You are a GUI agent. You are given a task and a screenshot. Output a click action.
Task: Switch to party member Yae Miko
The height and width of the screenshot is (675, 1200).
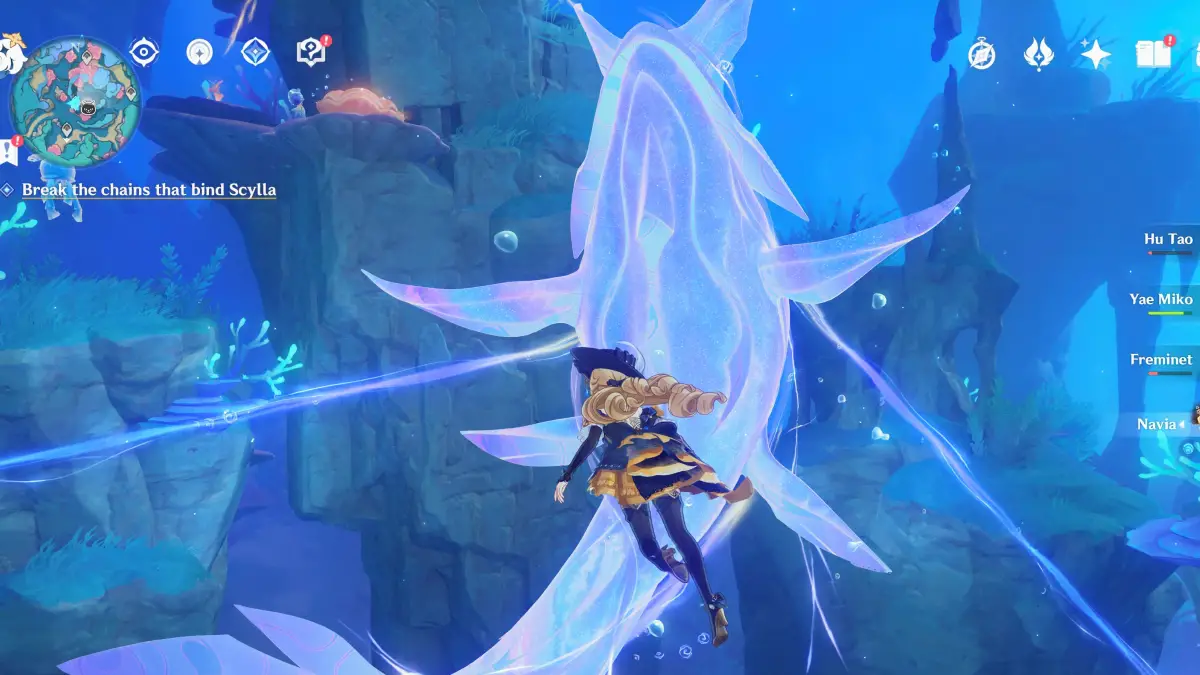[1163, 300]
